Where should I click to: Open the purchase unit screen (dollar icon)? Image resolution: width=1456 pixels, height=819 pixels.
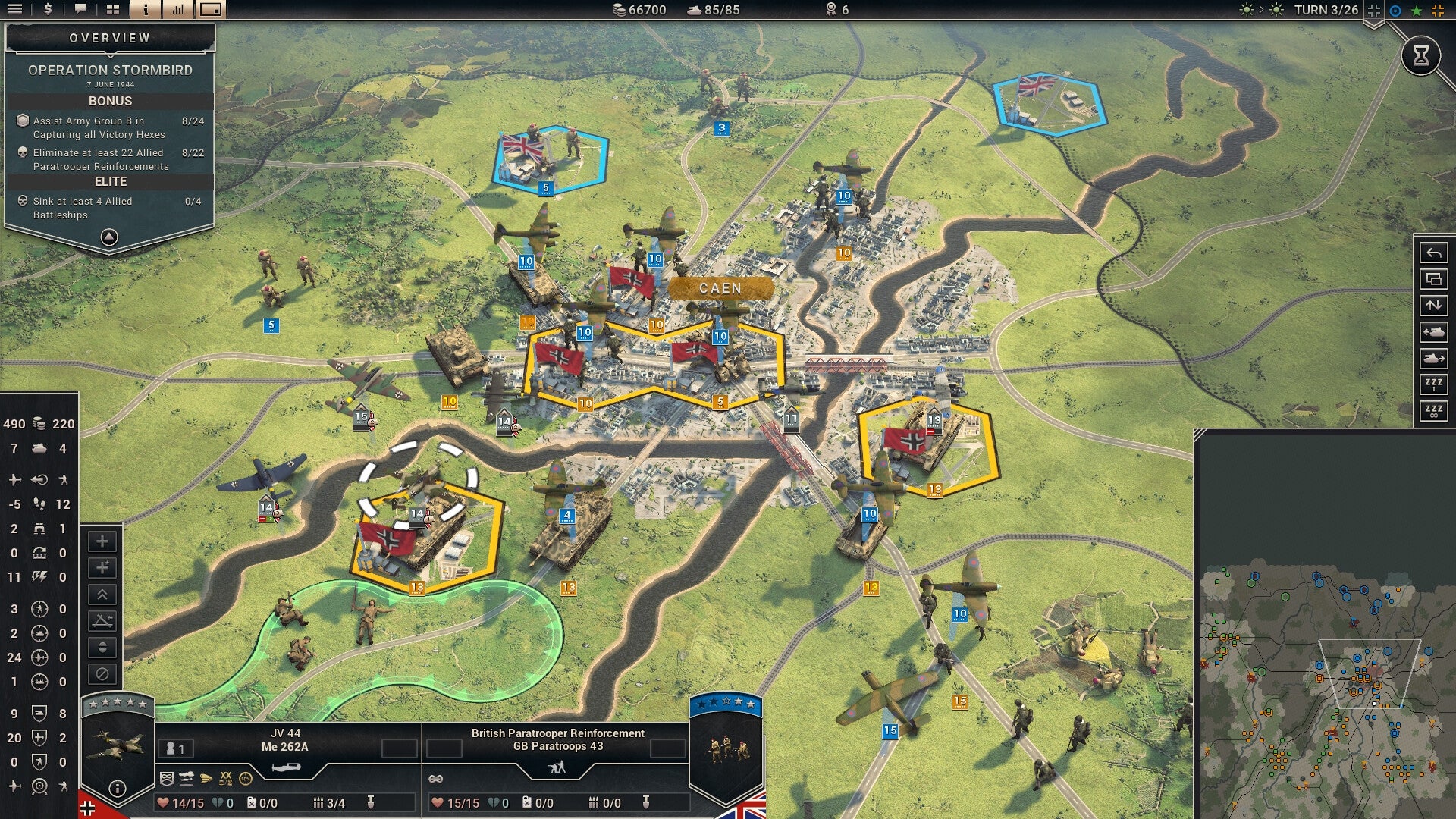click(47, 10)
